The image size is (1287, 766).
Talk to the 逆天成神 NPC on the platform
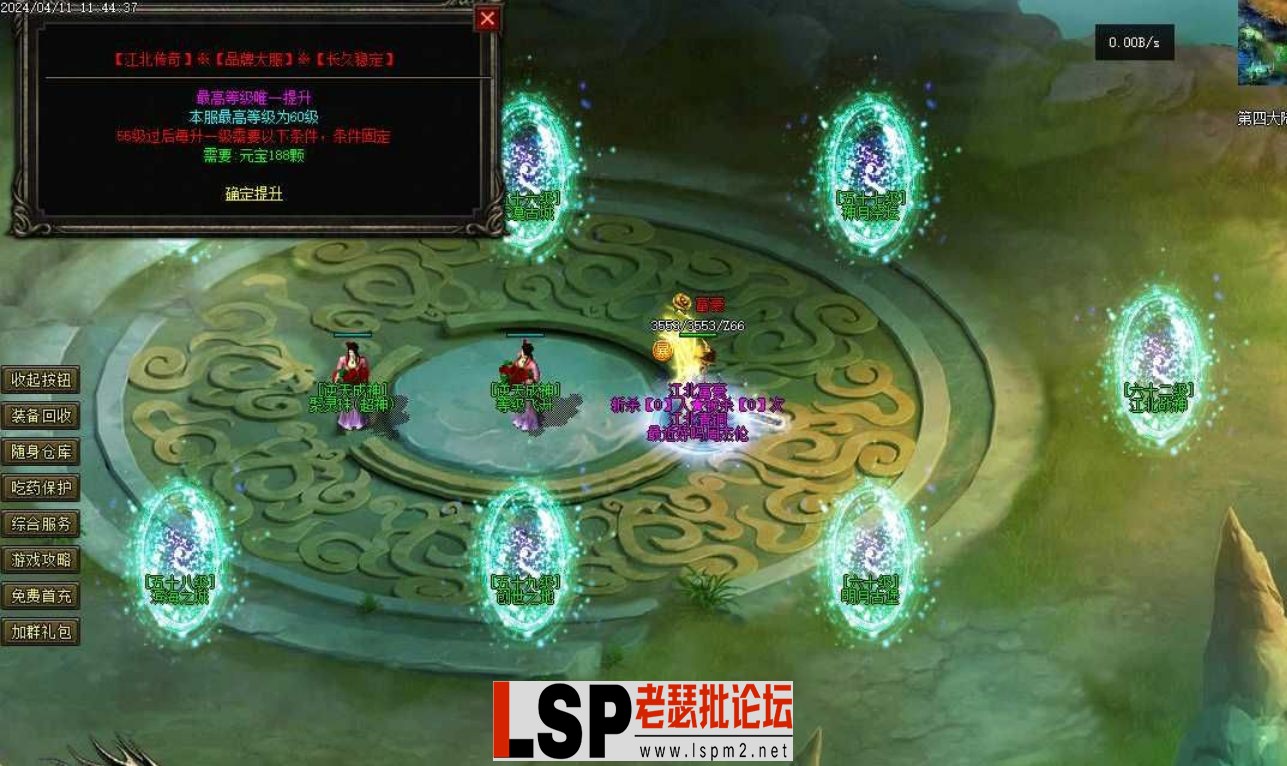tap(352, 365)
